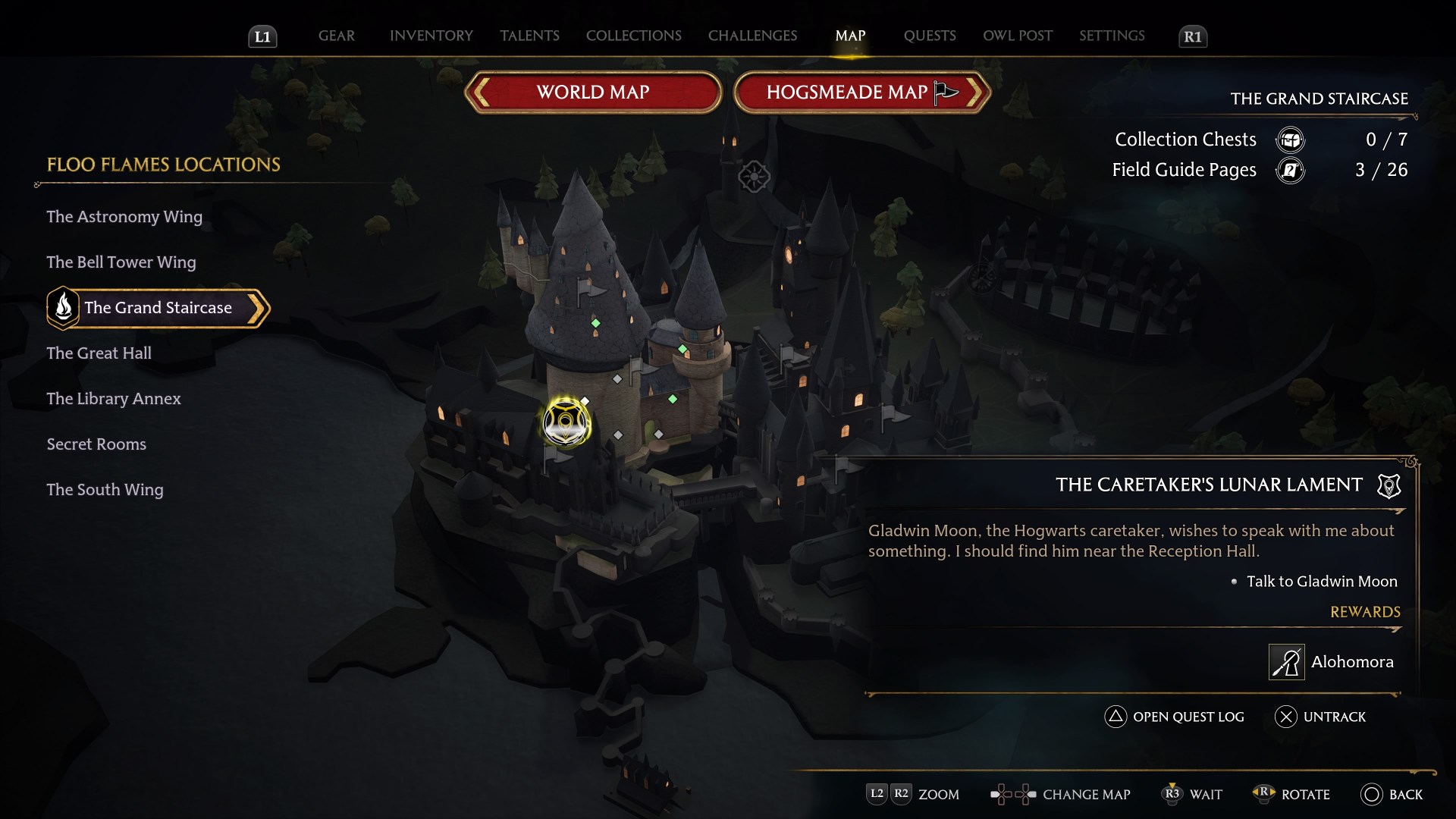Image resolution: width=1456 pixels, height=819 pixels.
Task: Click the Alohomora spell reward icon
Action: [x=1287, y=662]
